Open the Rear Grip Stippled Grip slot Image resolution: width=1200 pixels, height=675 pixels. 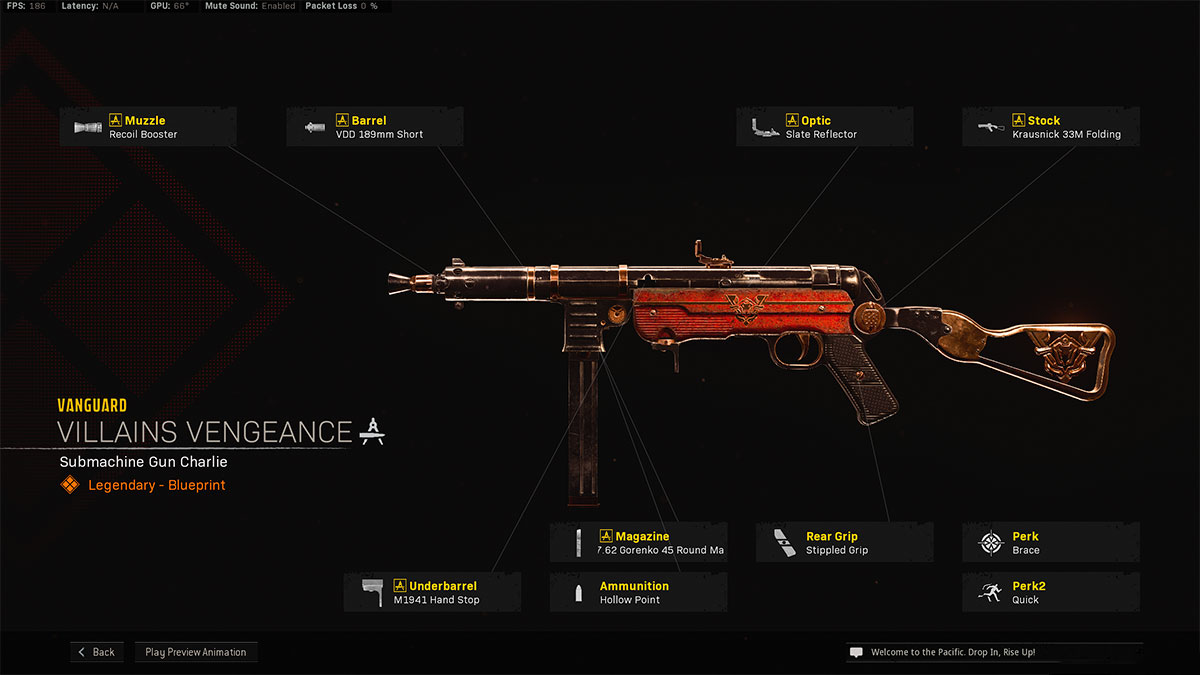(x=844, y=543)
